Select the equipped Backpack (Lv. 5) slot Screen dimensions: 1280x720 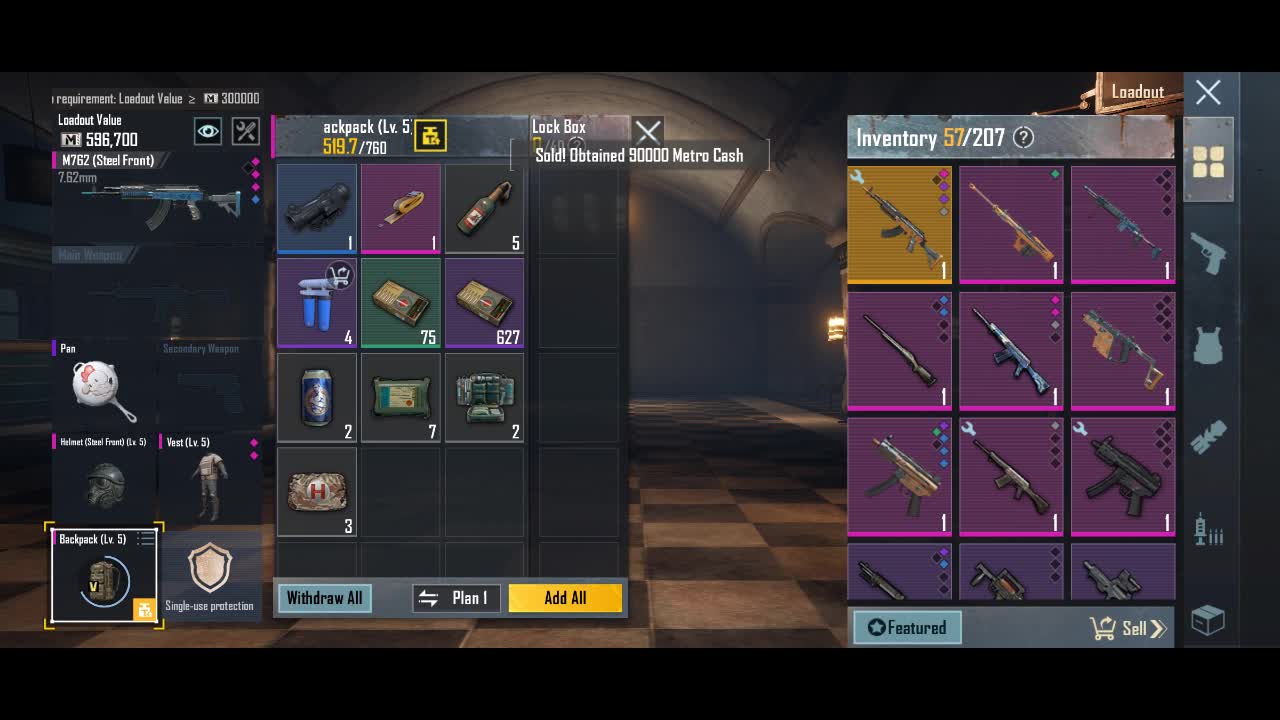click(x=104, y=577)
